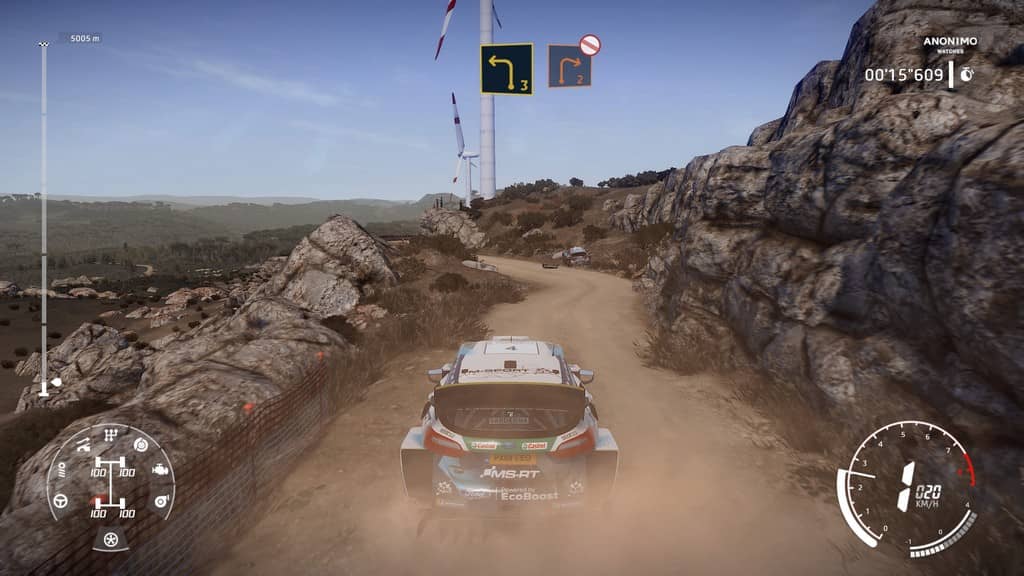Click the stopwatch icon beside the timer
The image size is (1024, 576).
click(x=966, y=74)
